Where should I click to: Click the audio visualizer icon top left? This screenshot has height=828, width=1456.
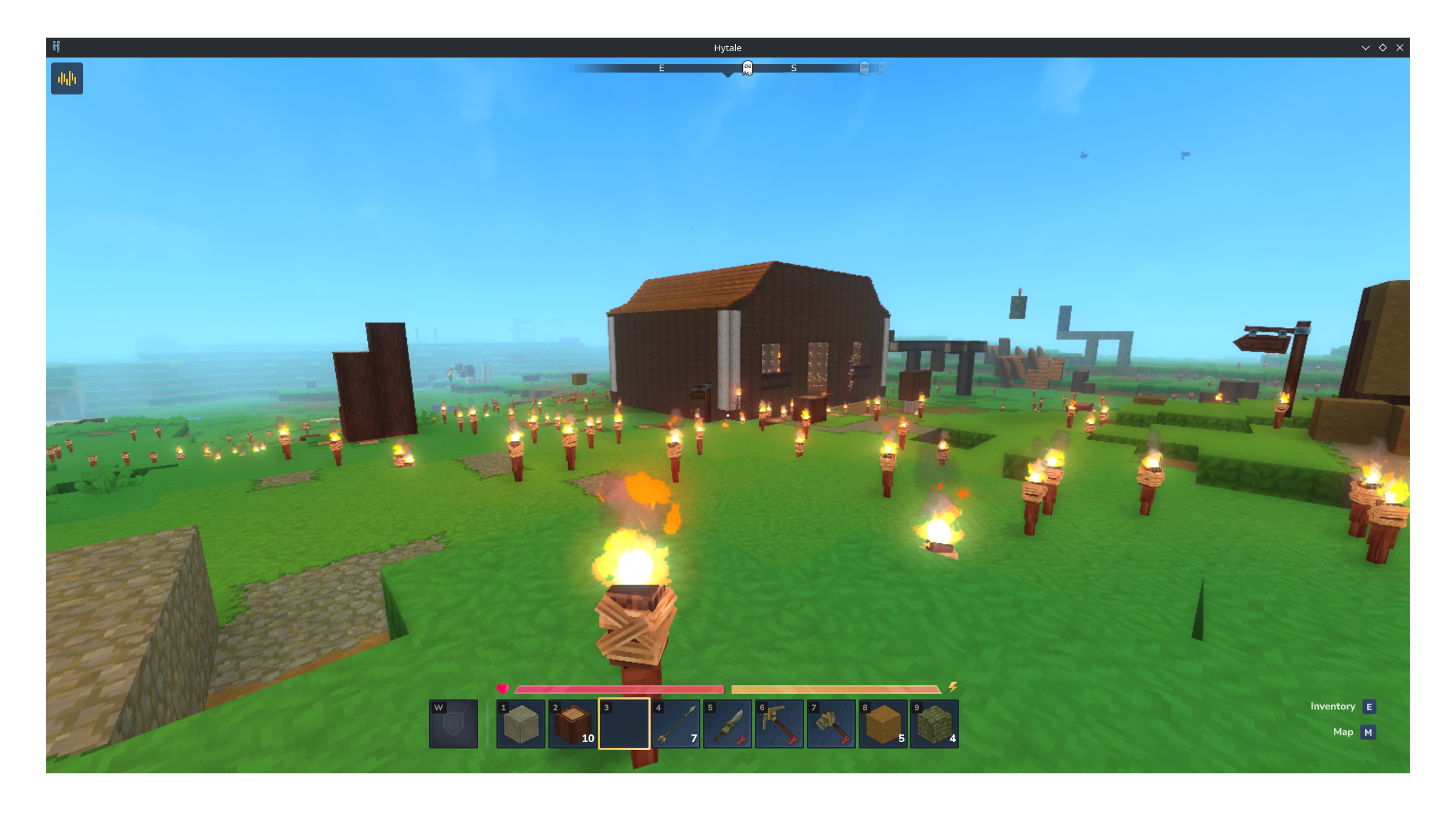point(67,78)
